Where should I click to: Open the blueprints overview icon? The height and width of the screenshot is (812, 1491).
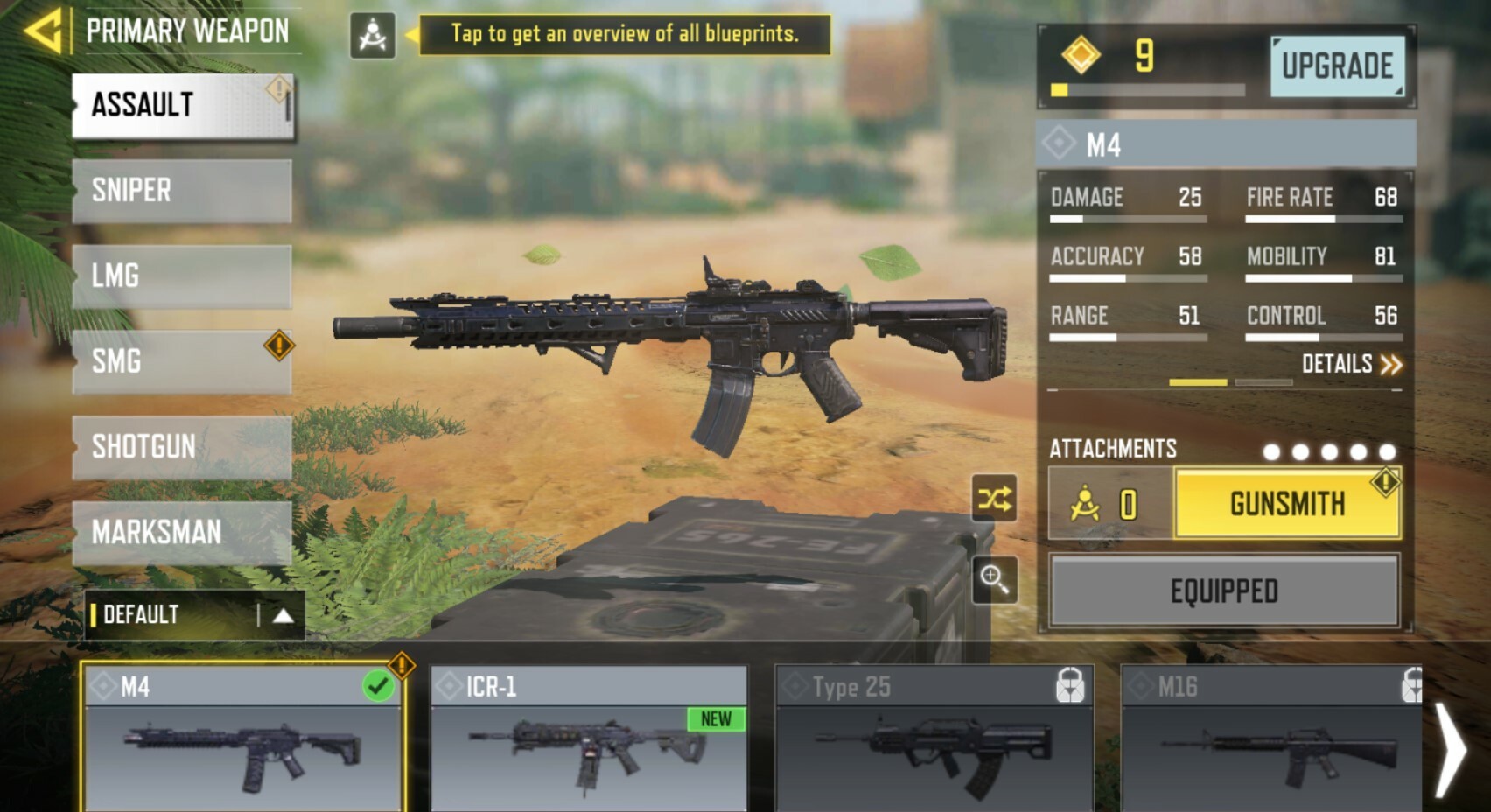click(372, 36)
